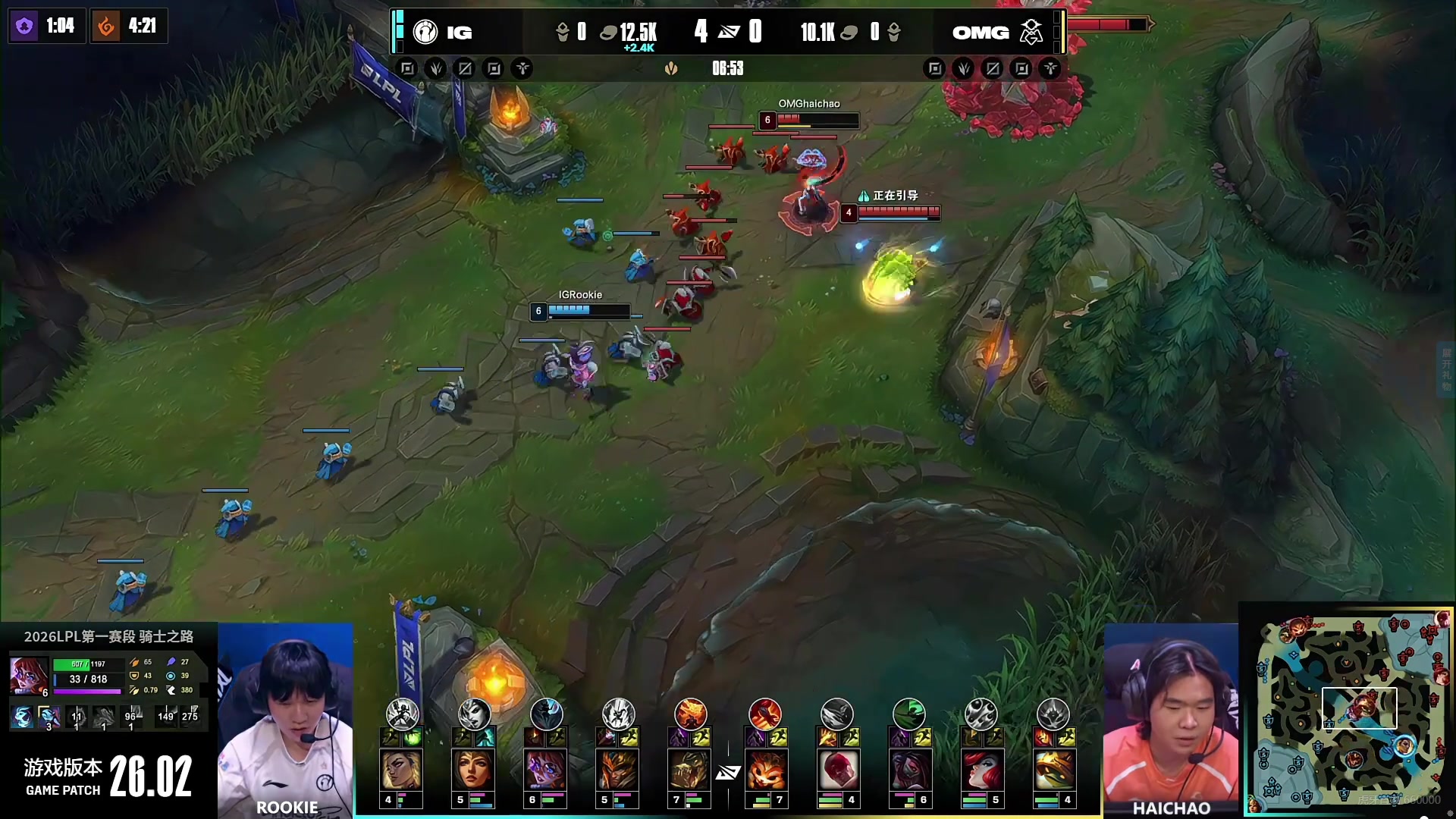1456x819 pixels.
Task: Click the IG team logo on scoreboard
Action: [x=425, y=32]
